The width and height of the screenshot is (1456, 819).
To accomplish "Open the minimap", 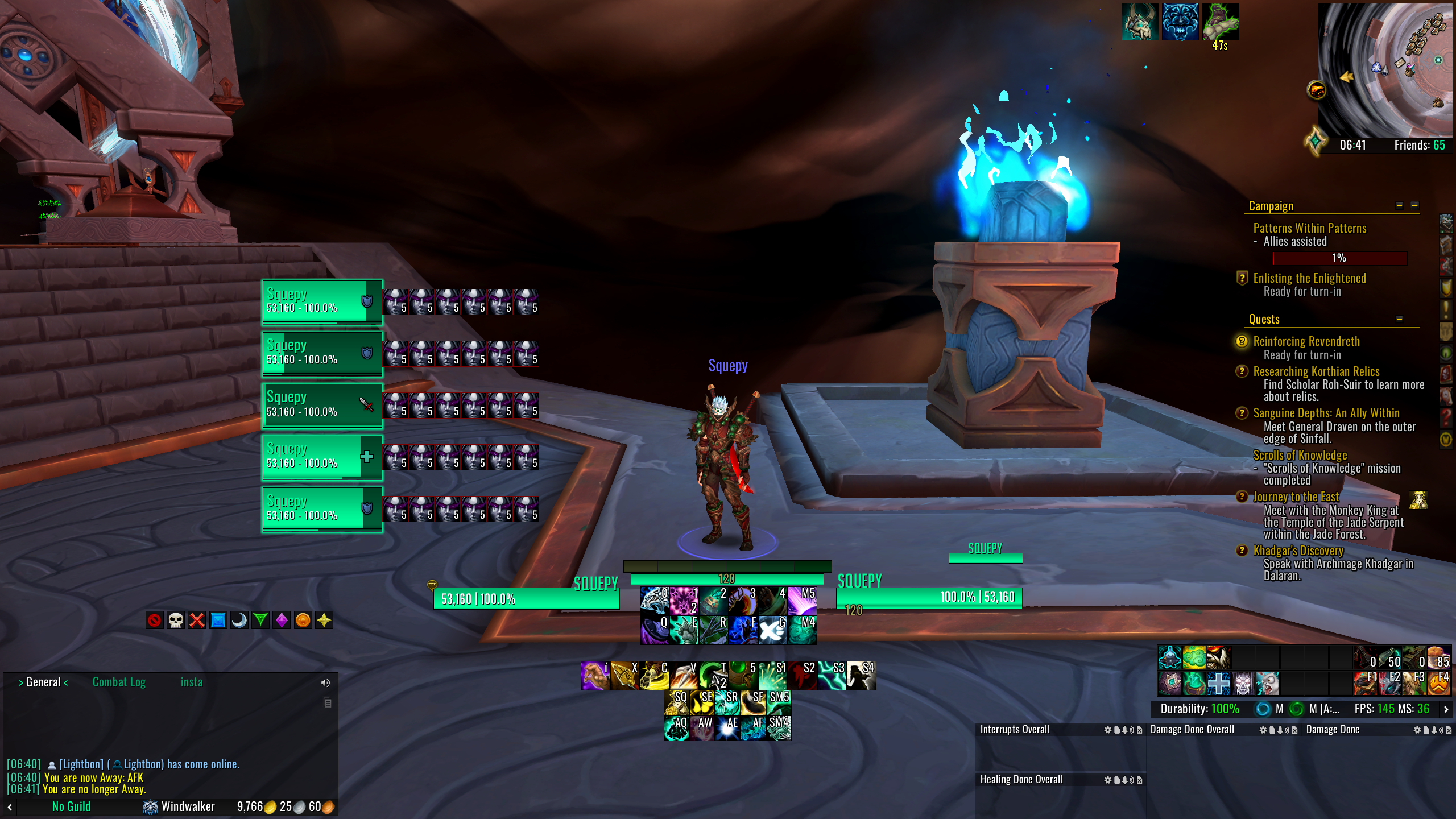I will 1385,68.
